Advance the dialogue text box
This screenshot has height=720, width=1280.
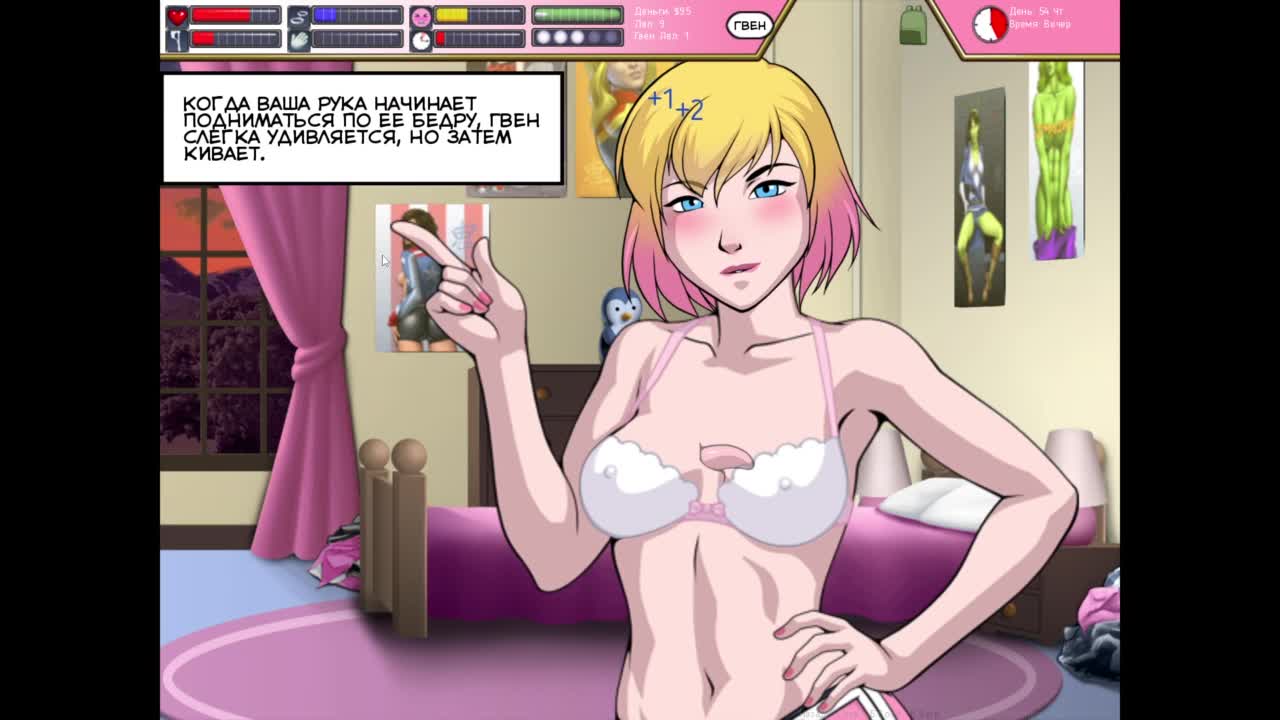point(363,129)
